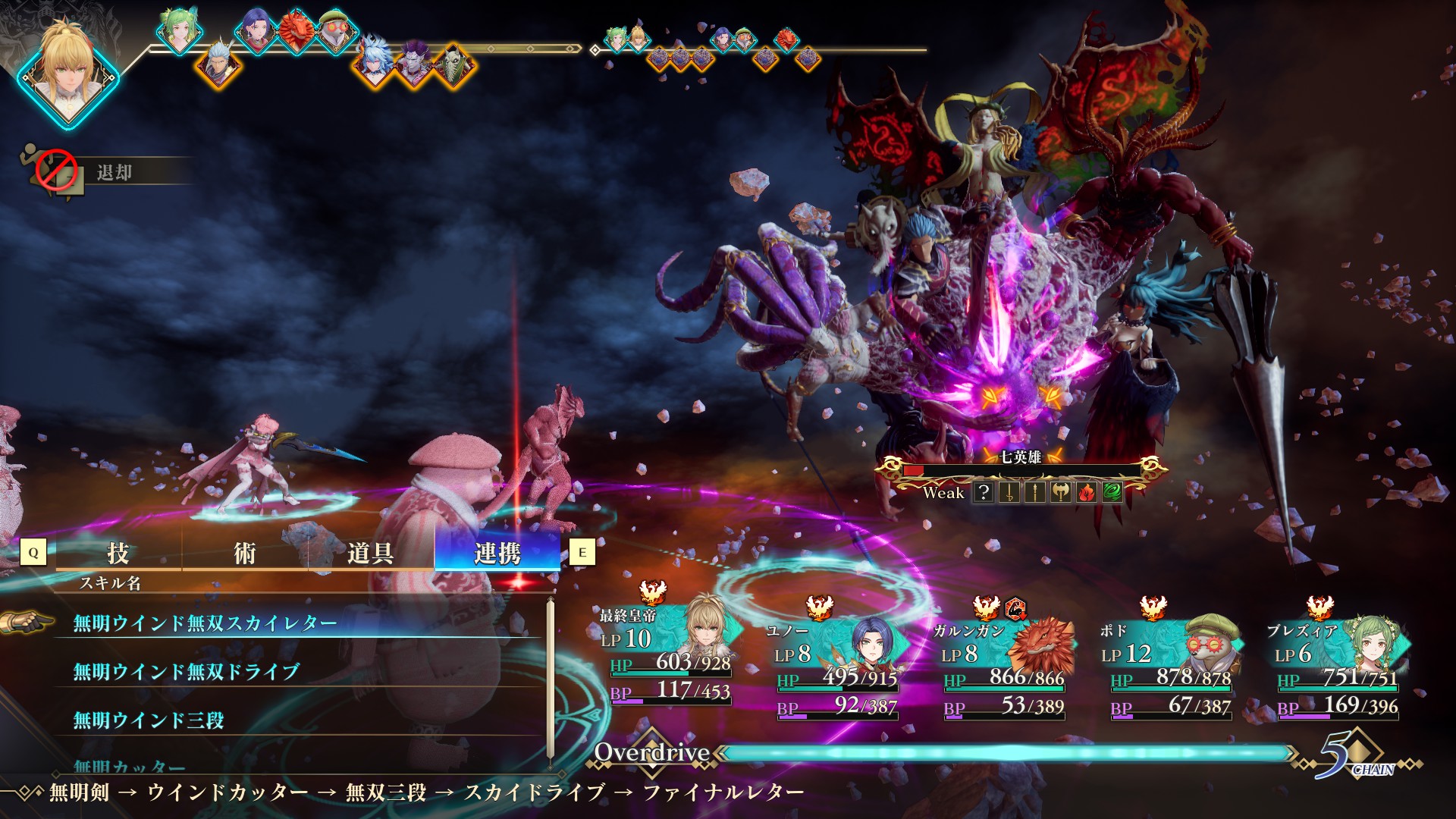Screen dimensions: 1456x819
Task: Target the 七英雄 enemy nameplate
Action: click(x=1020, y=458)
